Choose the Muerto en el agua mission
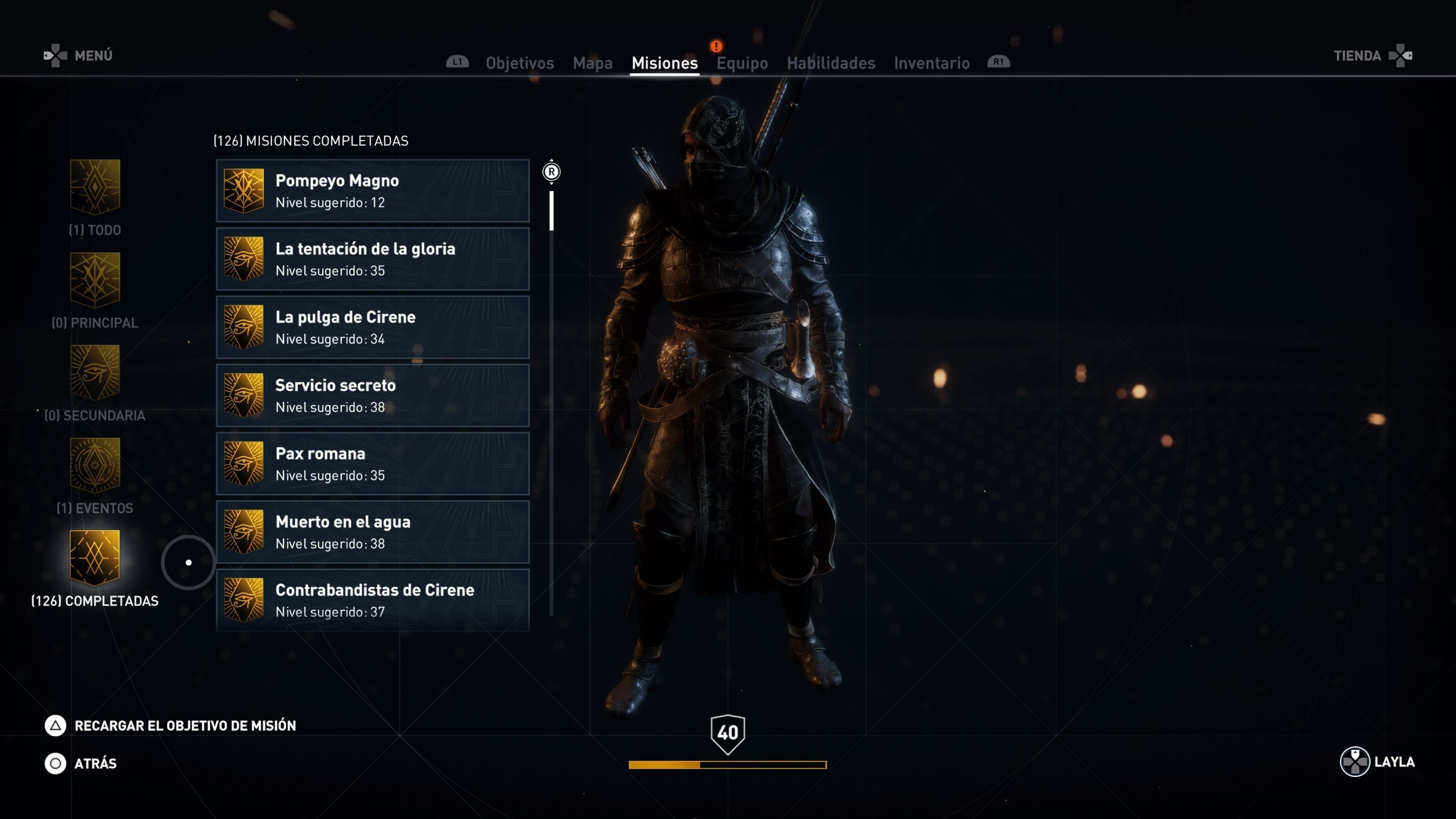The width and height of the screenshot is (1456, 819). point(372,532)
